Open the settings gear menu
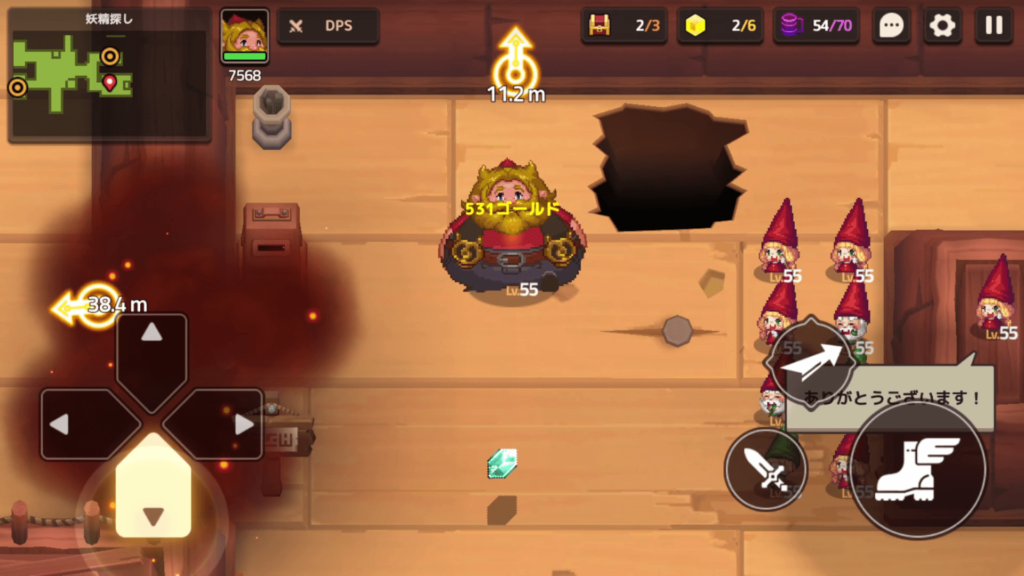 pyautogui.click(x=942, y=26)
